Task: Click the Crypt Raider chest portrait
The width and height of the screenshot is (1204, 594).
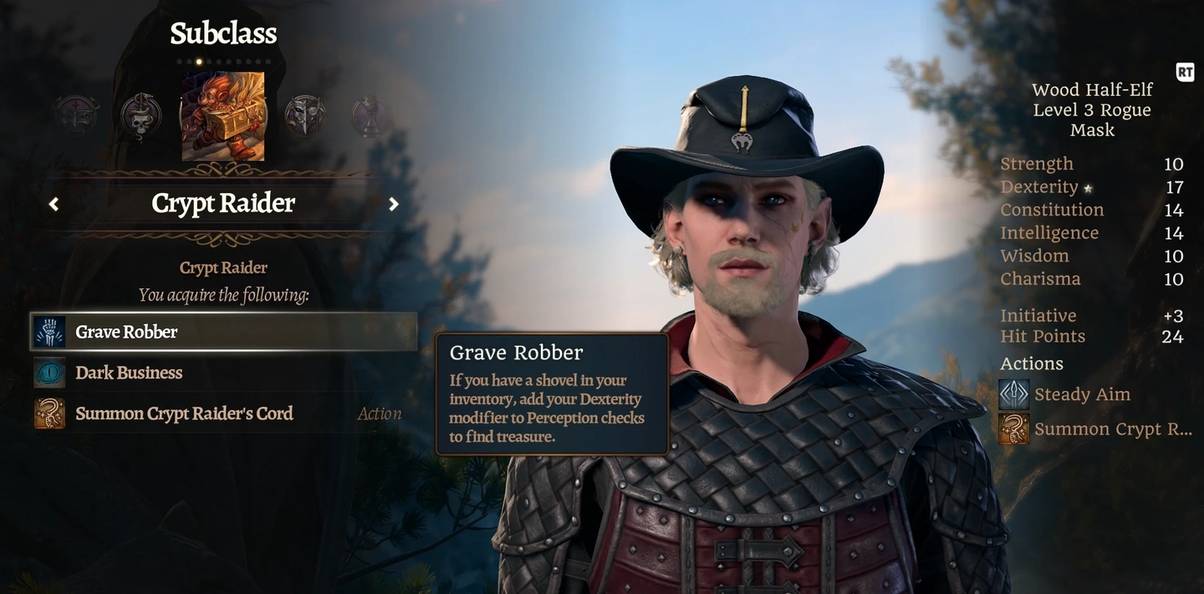Action: (223, 116)
